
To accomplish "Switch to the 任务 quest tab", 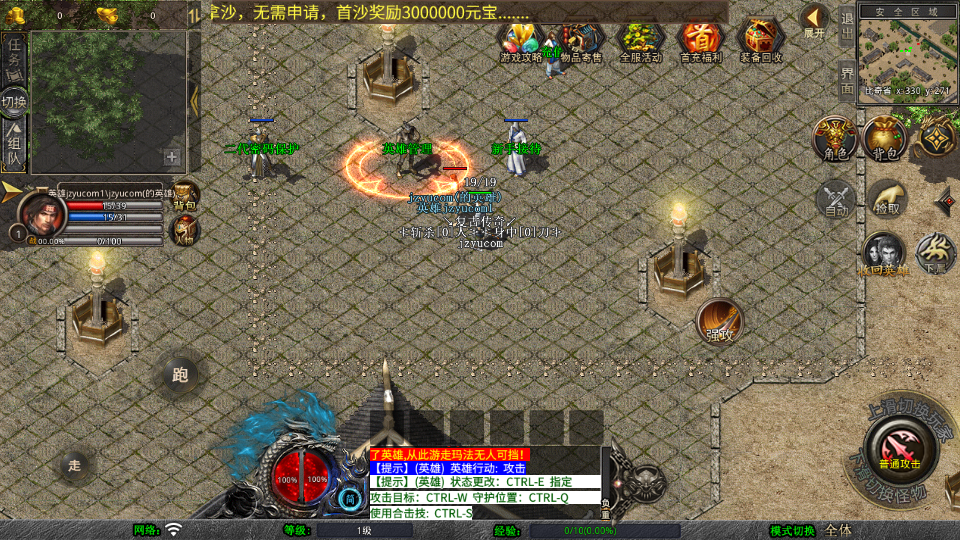I will point(14,52).
